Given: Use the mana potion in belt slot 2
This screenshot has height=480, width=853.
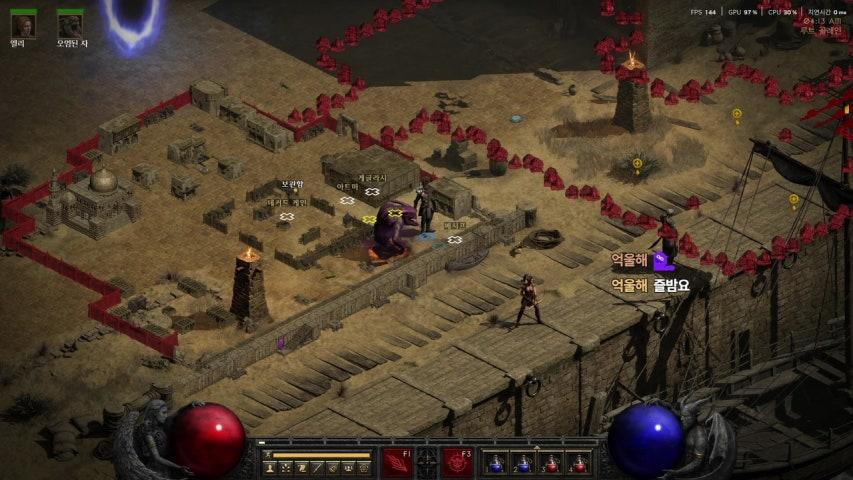Looking at the screenshot, I should tap(523, 464).
